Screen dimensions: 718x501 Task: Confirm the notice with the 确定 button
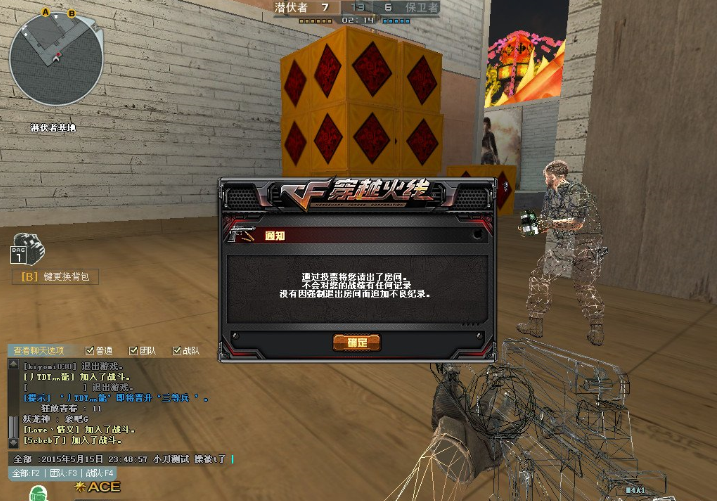(356, 343)
